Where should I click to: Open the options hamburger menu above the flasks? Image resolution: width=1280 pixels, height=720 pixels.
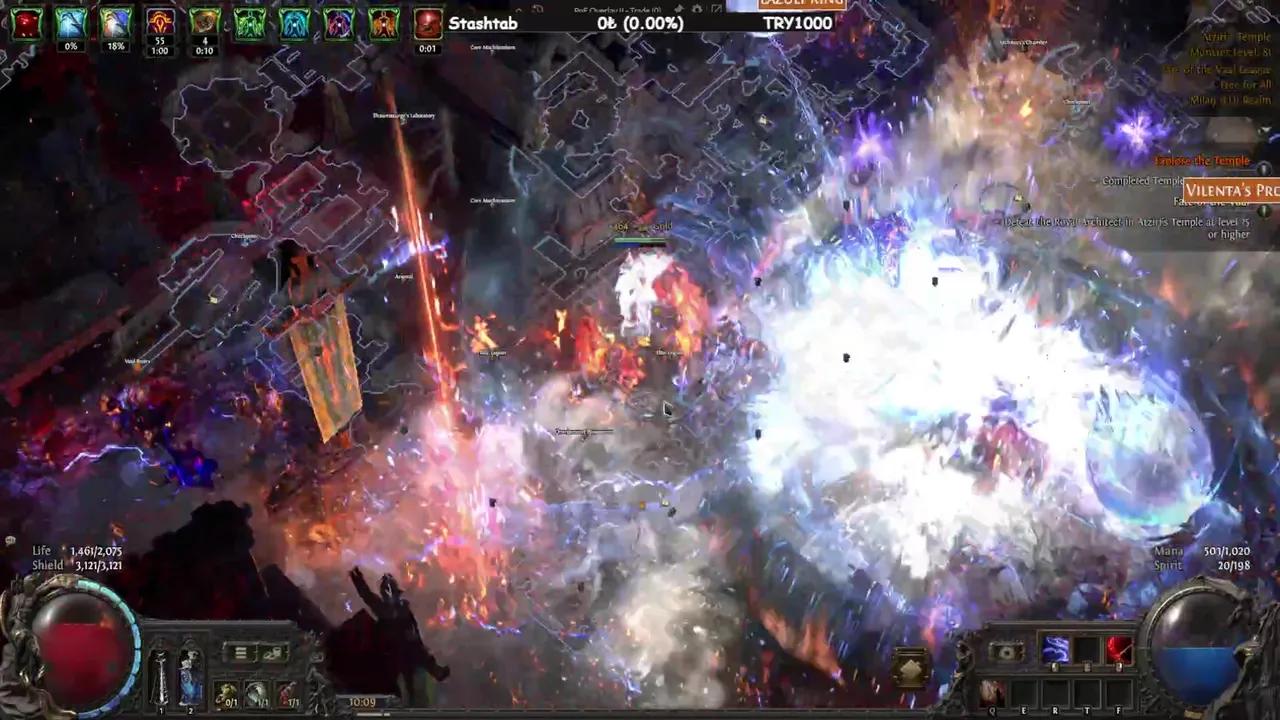241,653
